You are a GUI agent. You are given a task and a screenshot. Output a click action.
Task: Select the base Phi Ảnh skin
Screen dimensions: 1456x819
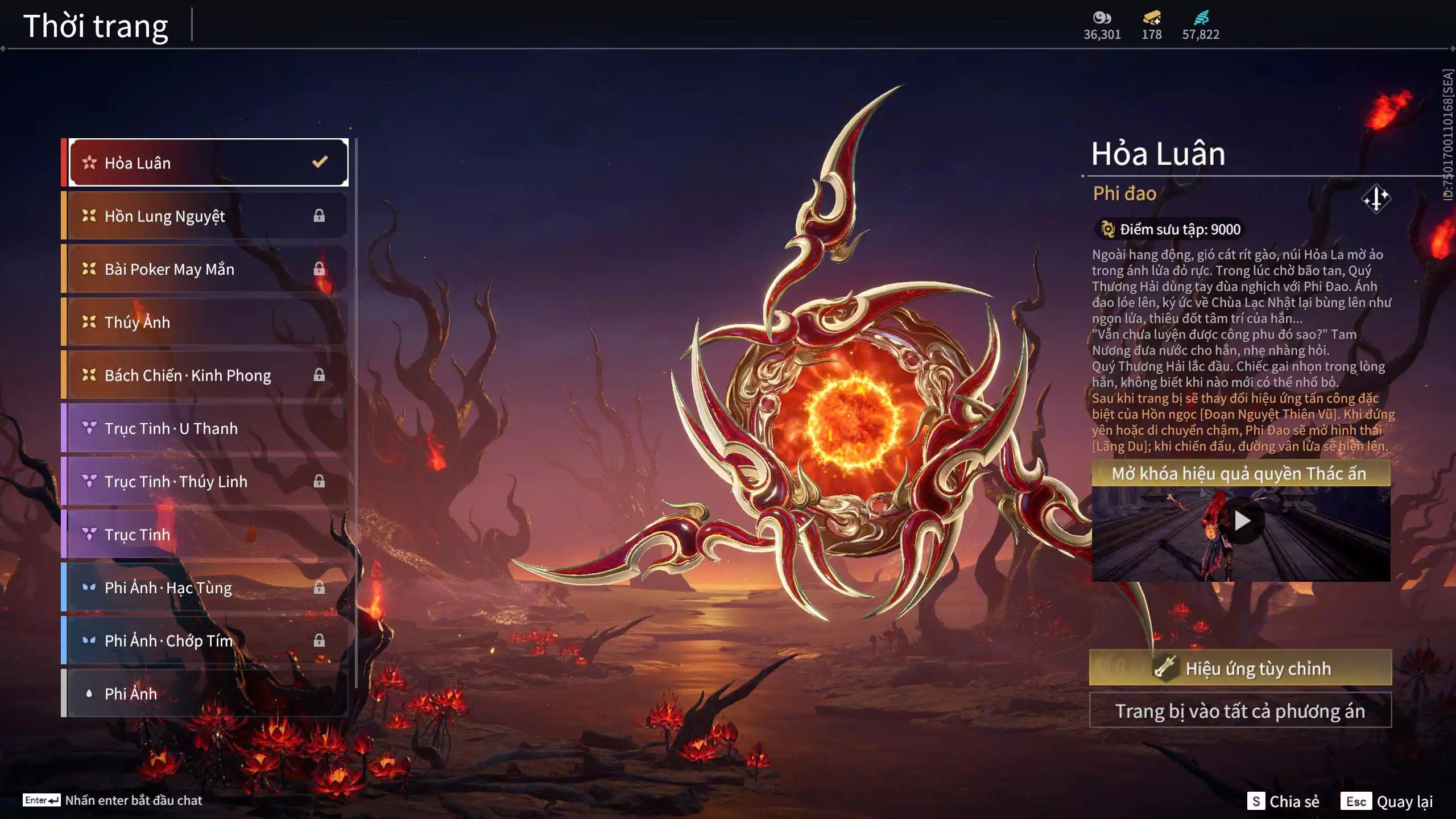pos(208,694)
